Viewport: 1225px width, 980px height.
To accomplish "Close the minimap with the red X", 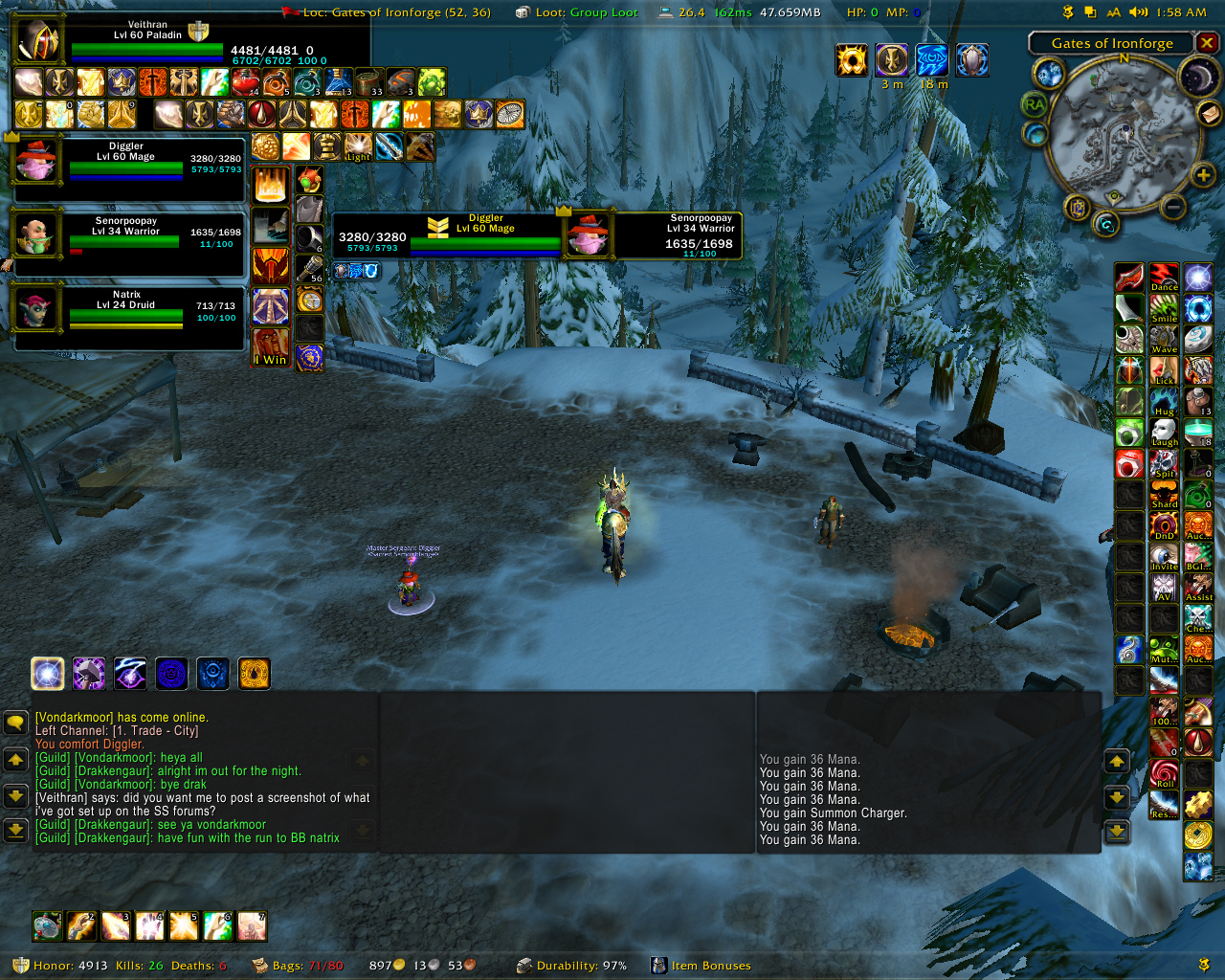I will click(x=1207, y=43).
